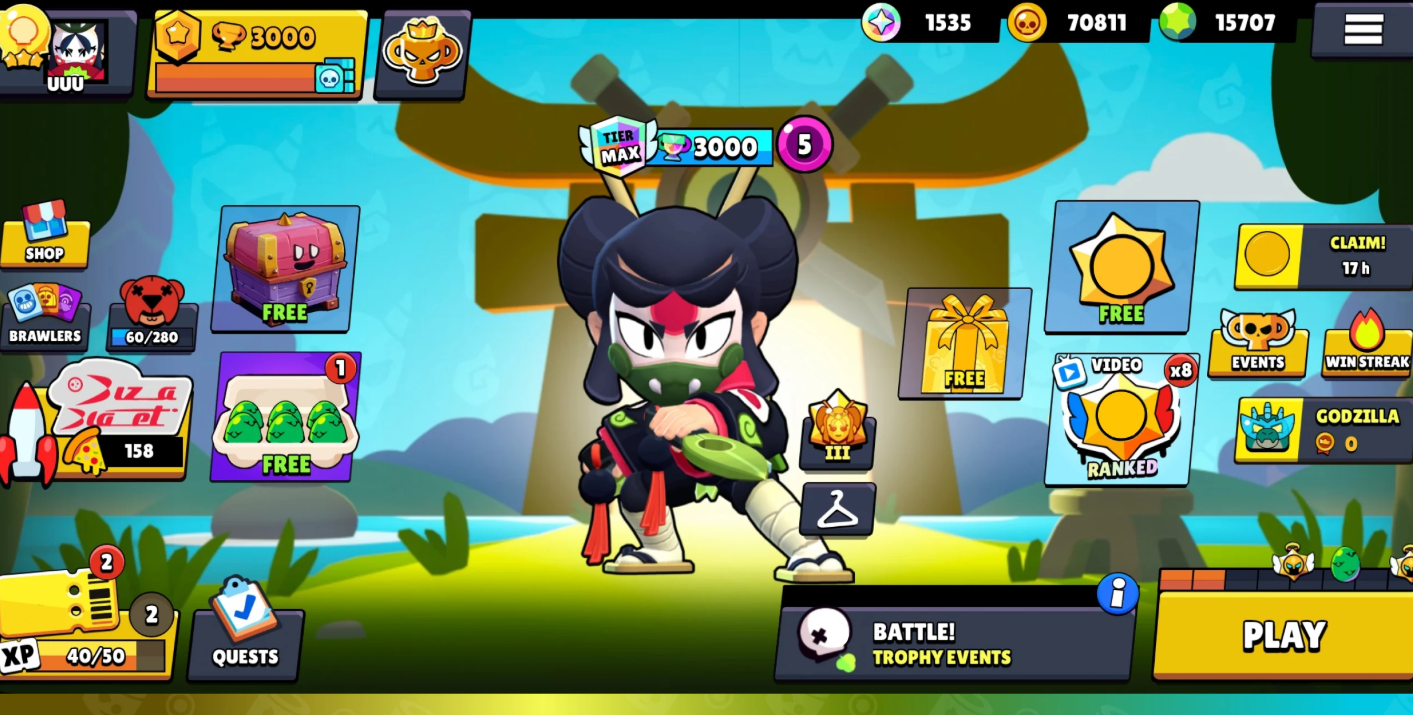Open the trophy road with 3000 trophies
This screenshot has width=1413, height=715.
coord(257,54)
